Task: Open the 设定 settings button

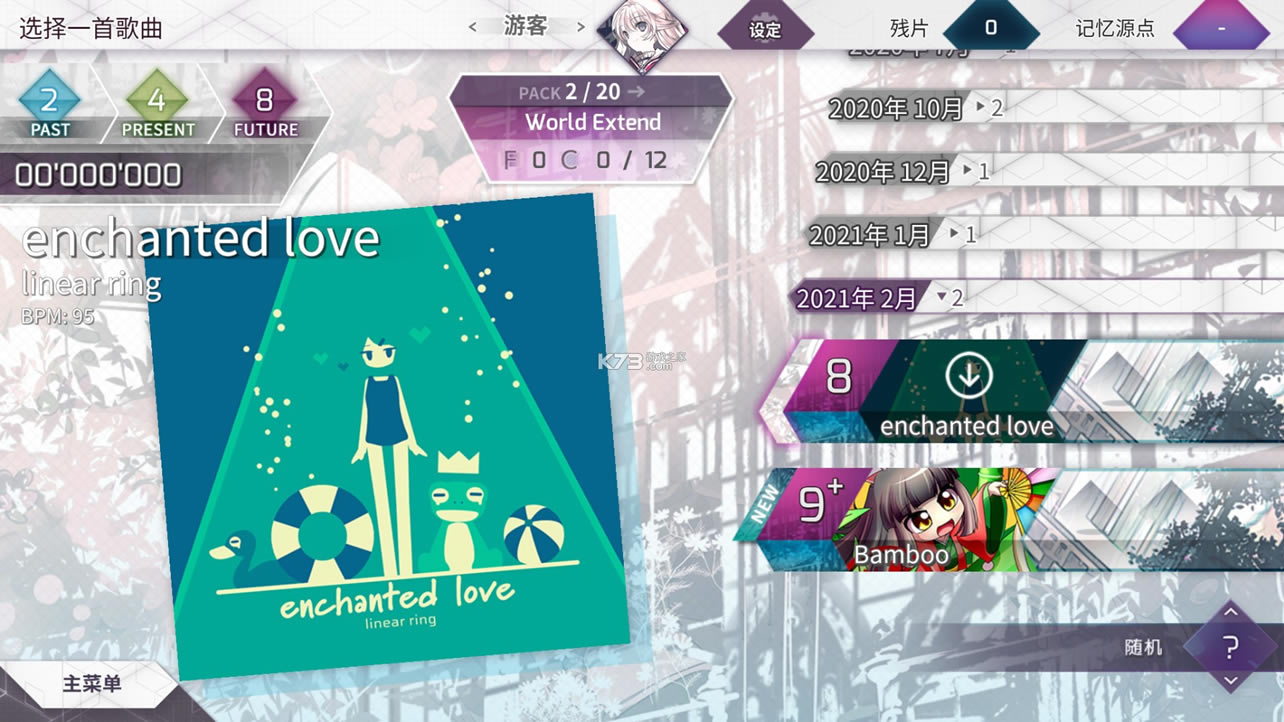Action: point(765,29)
